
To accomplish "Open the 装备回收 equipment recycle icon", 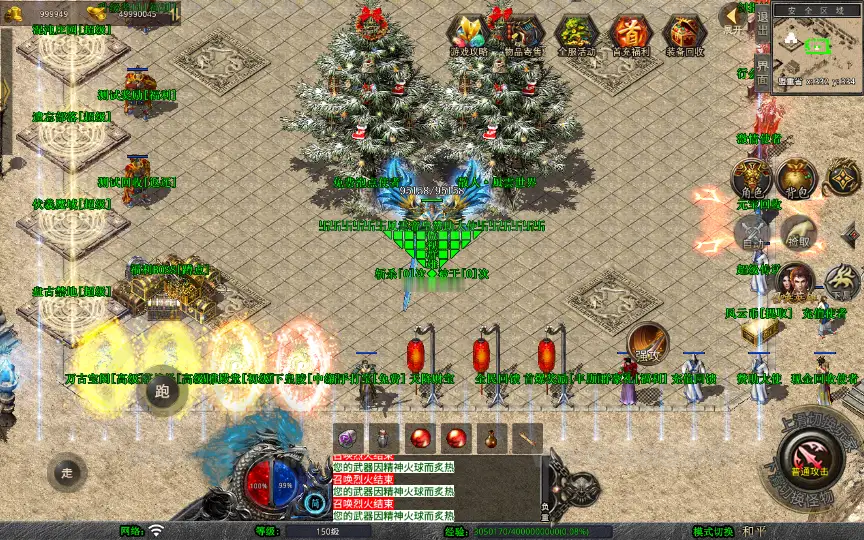I will click(x=684, y=34).
